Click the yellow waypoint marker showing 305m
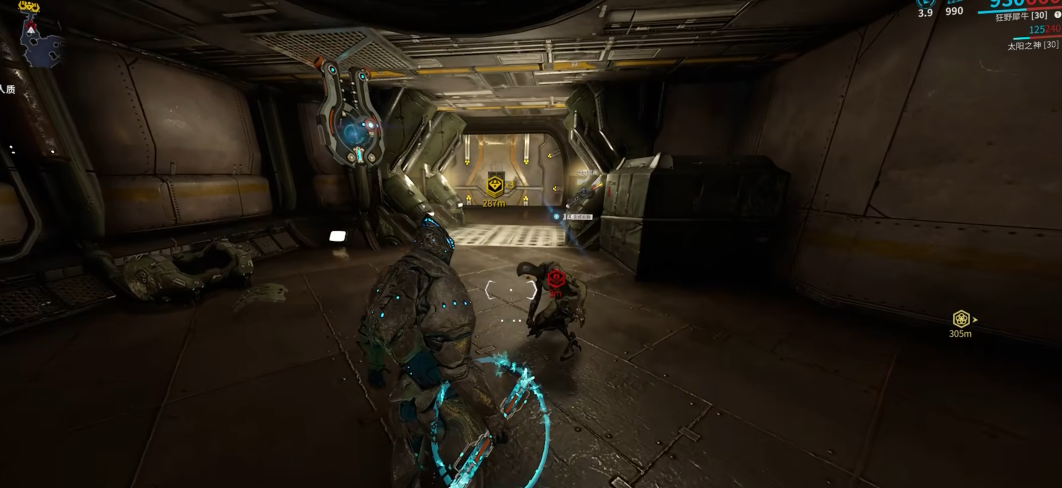The height and width of the screenshot is (488, 1062). [x=961, y=319]
